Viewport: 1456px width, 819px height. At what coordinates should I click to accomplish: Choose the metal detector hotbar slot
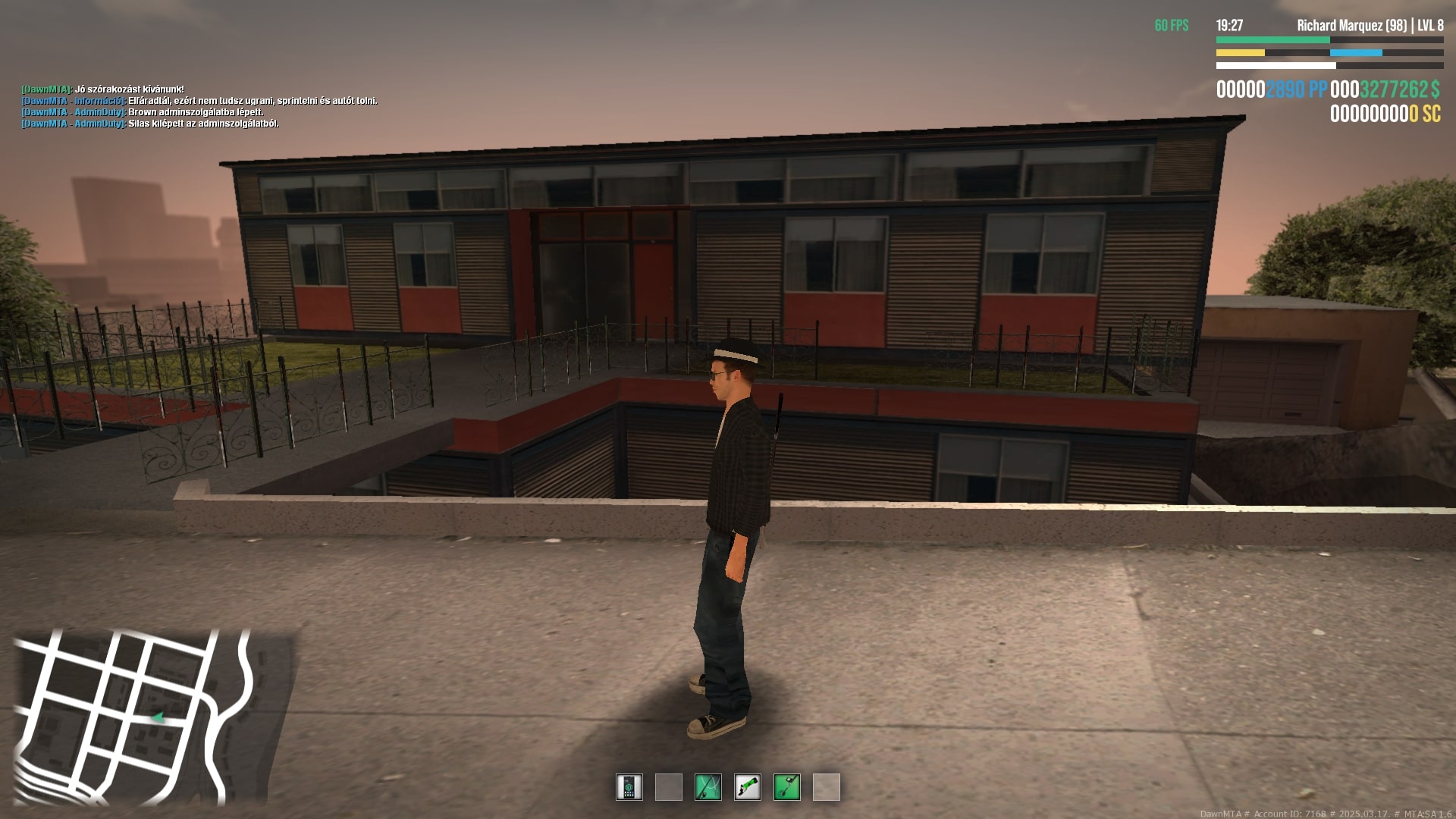tap(787, 787)
